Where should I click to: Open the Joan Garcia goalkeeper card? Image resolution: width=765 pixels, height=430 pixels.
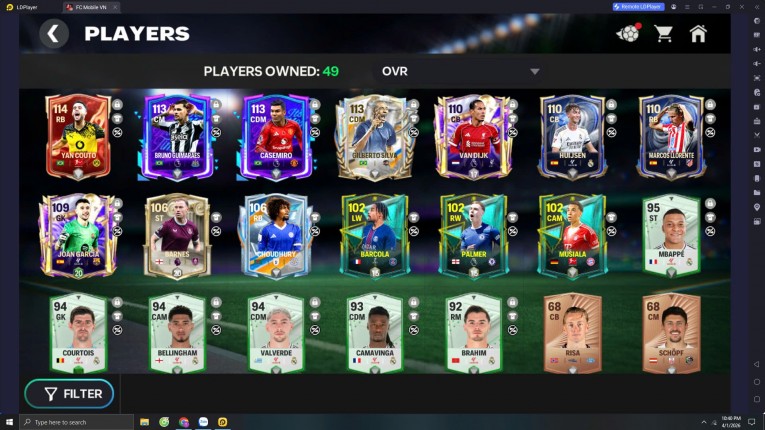tap(77, 235)
